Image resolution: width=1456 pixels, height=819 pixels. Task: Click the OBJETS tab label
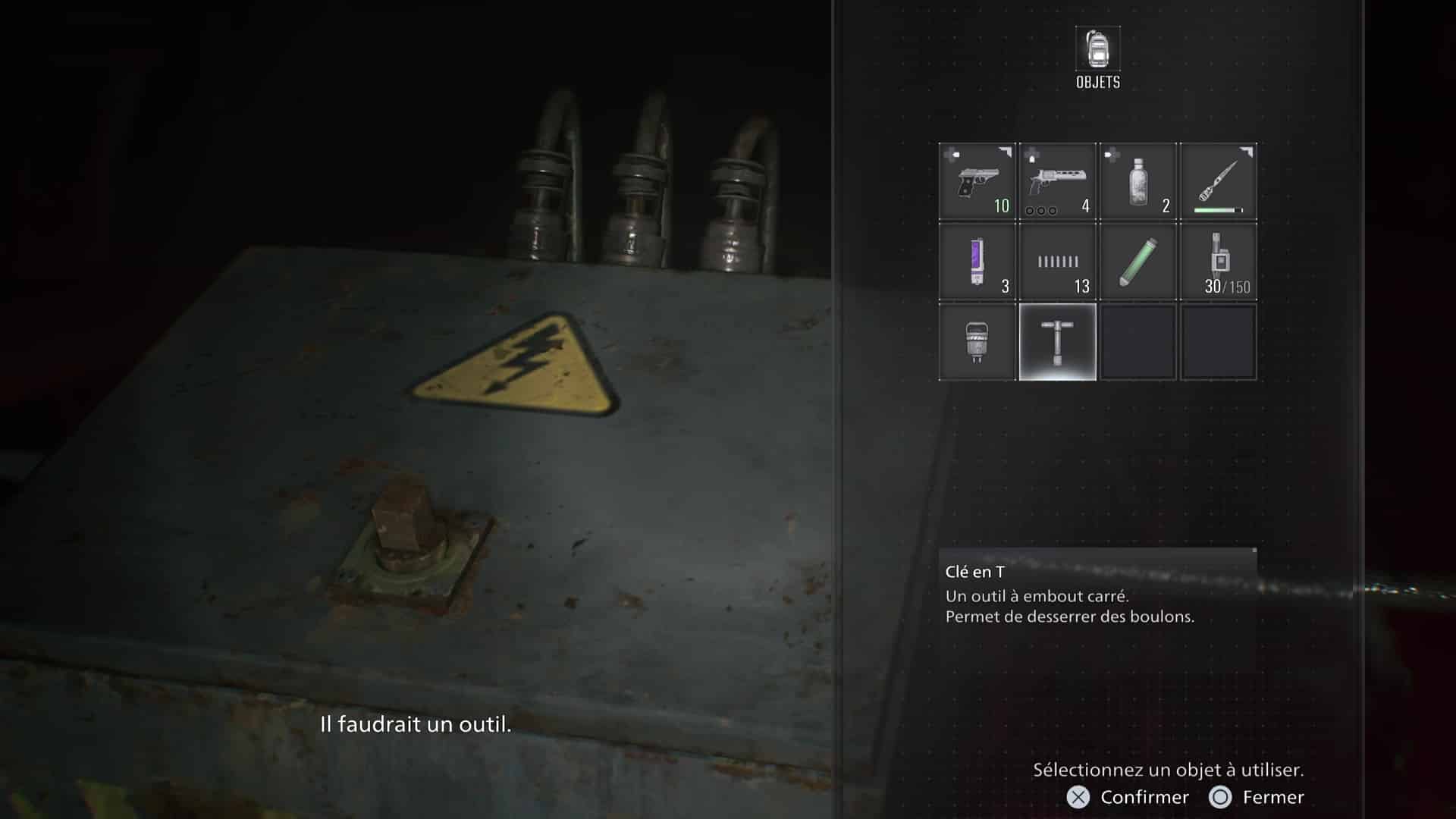point(1097,83)
